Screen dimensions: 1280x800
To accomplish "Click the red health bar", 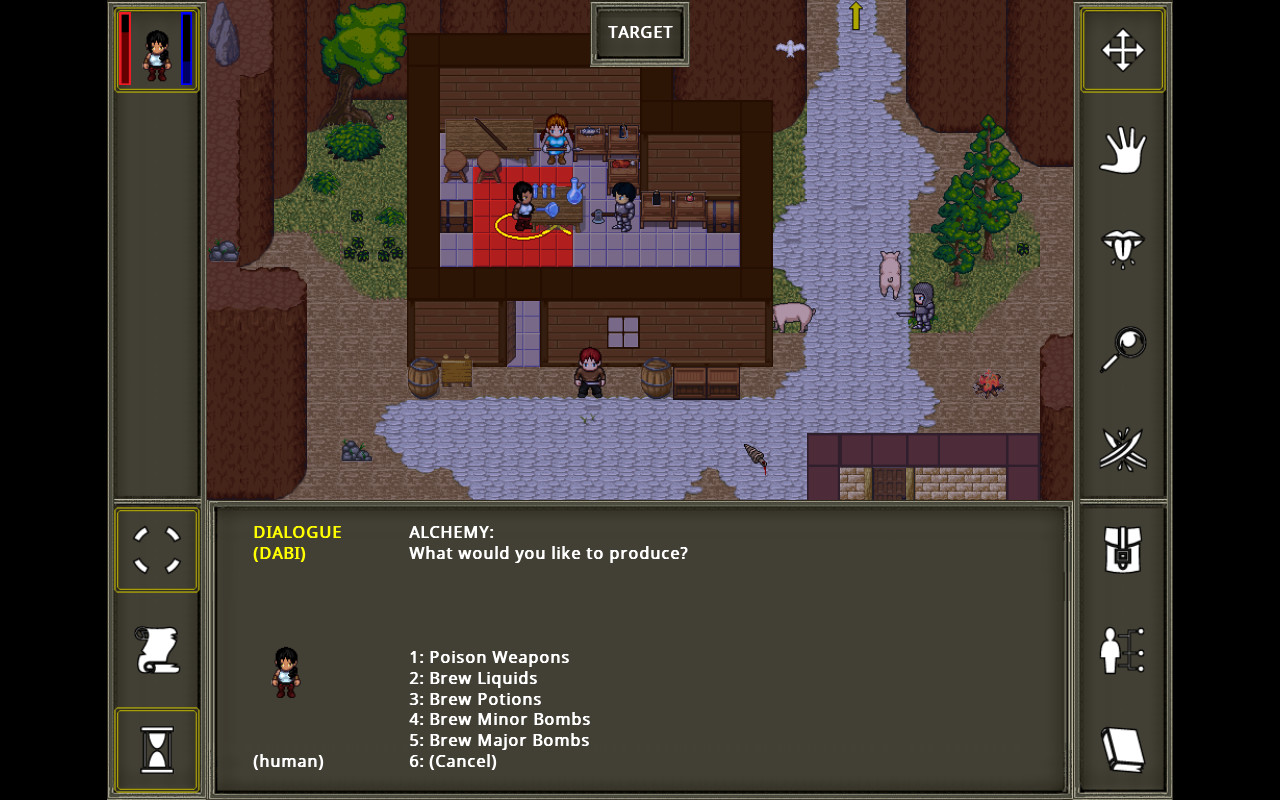I will pos(124,48).
